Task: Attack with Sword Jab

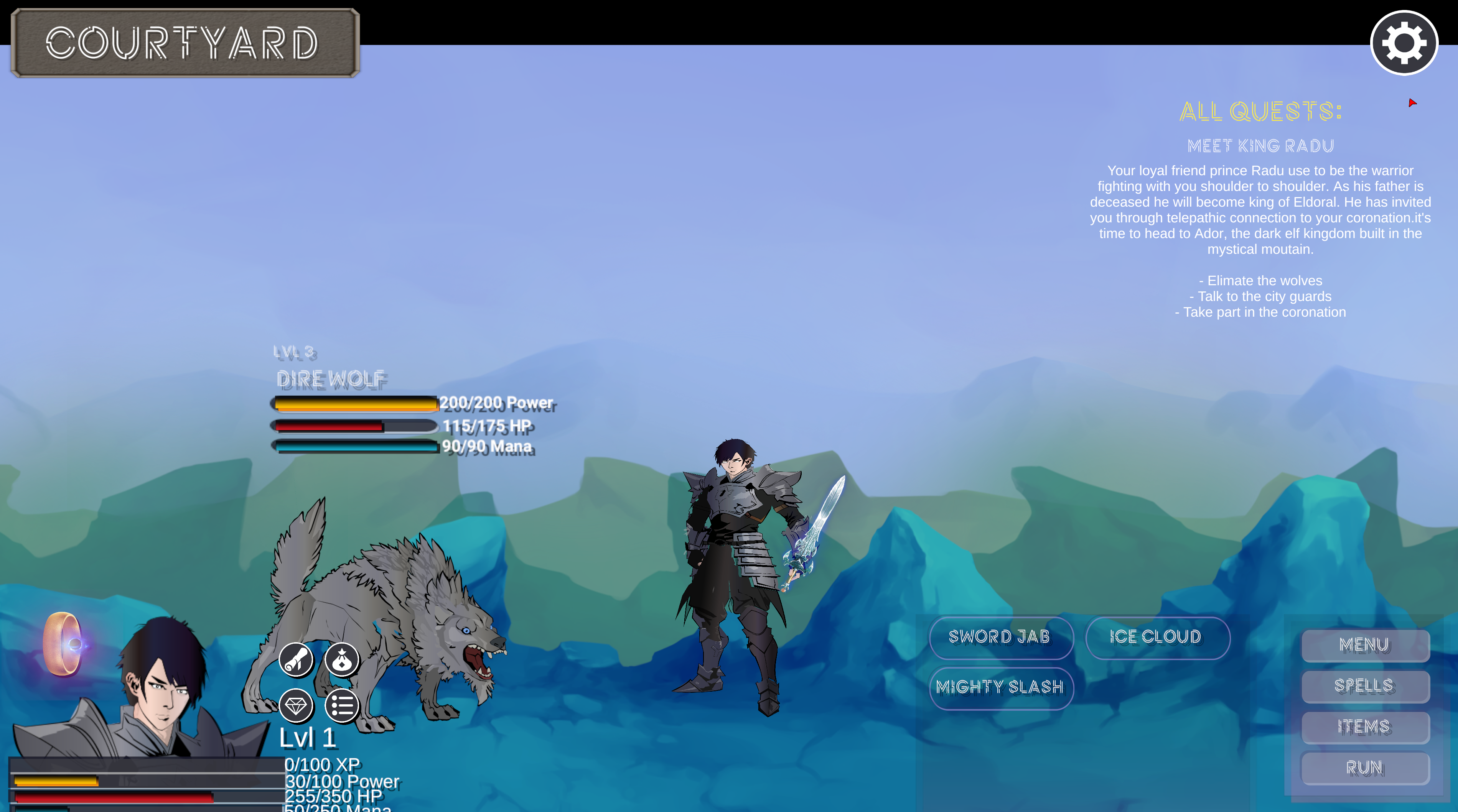Action: [x=1000, y=637]
